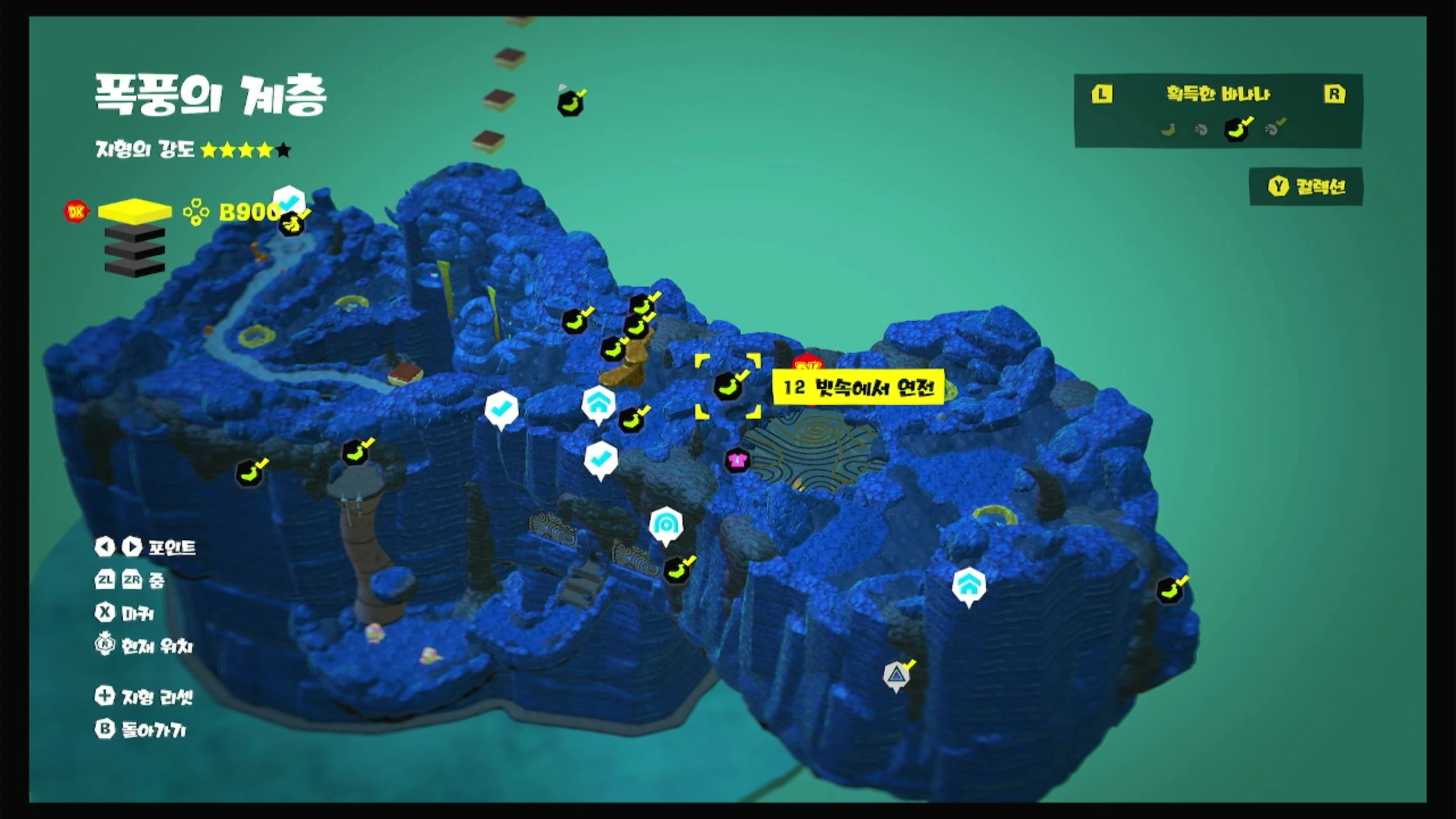Switch filter to uncollected bananas icon
Viewport: 1456px width, 819px height.
pos(1168,130)
